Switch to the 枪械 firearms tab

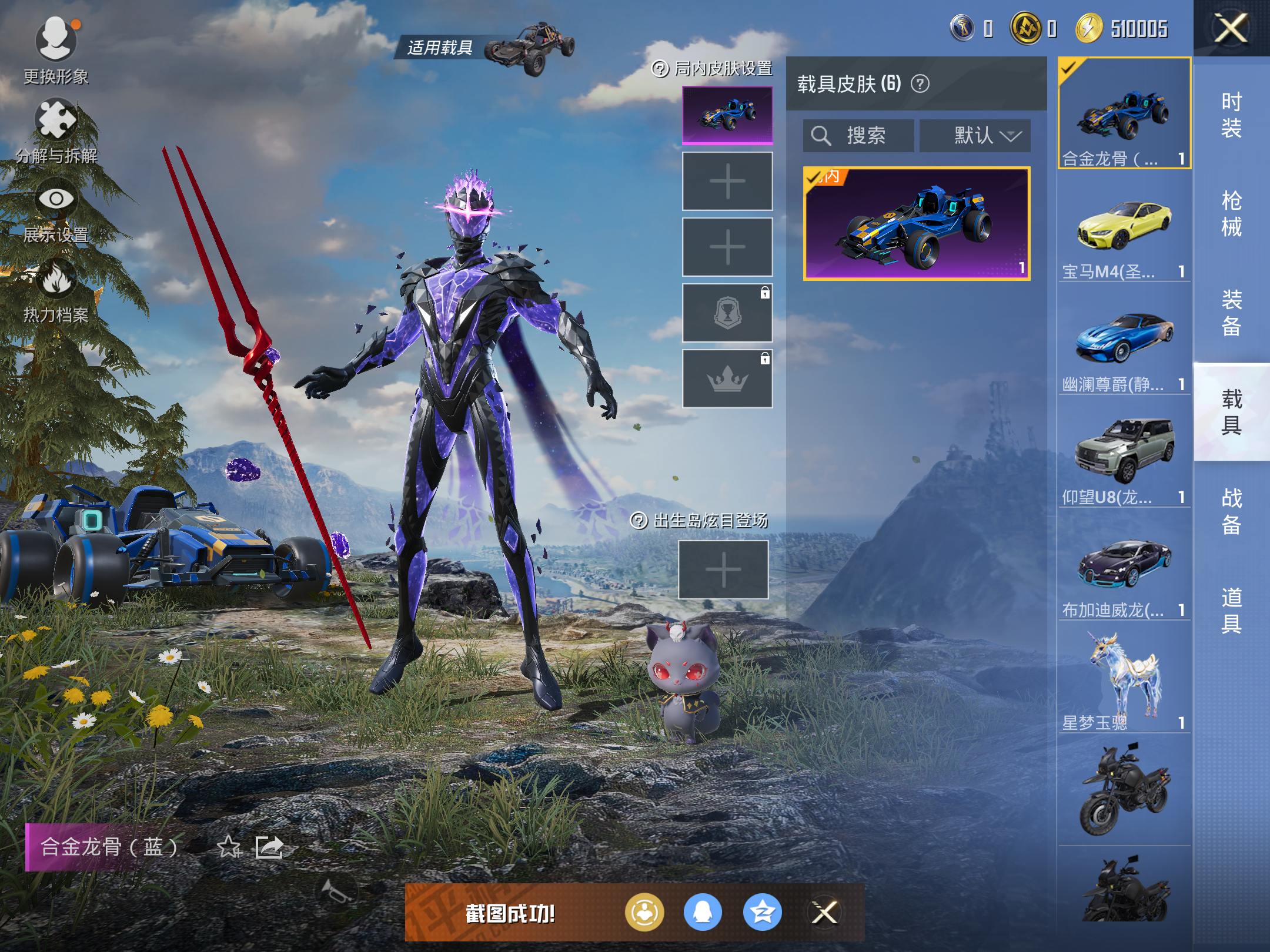coord(1231,214)
